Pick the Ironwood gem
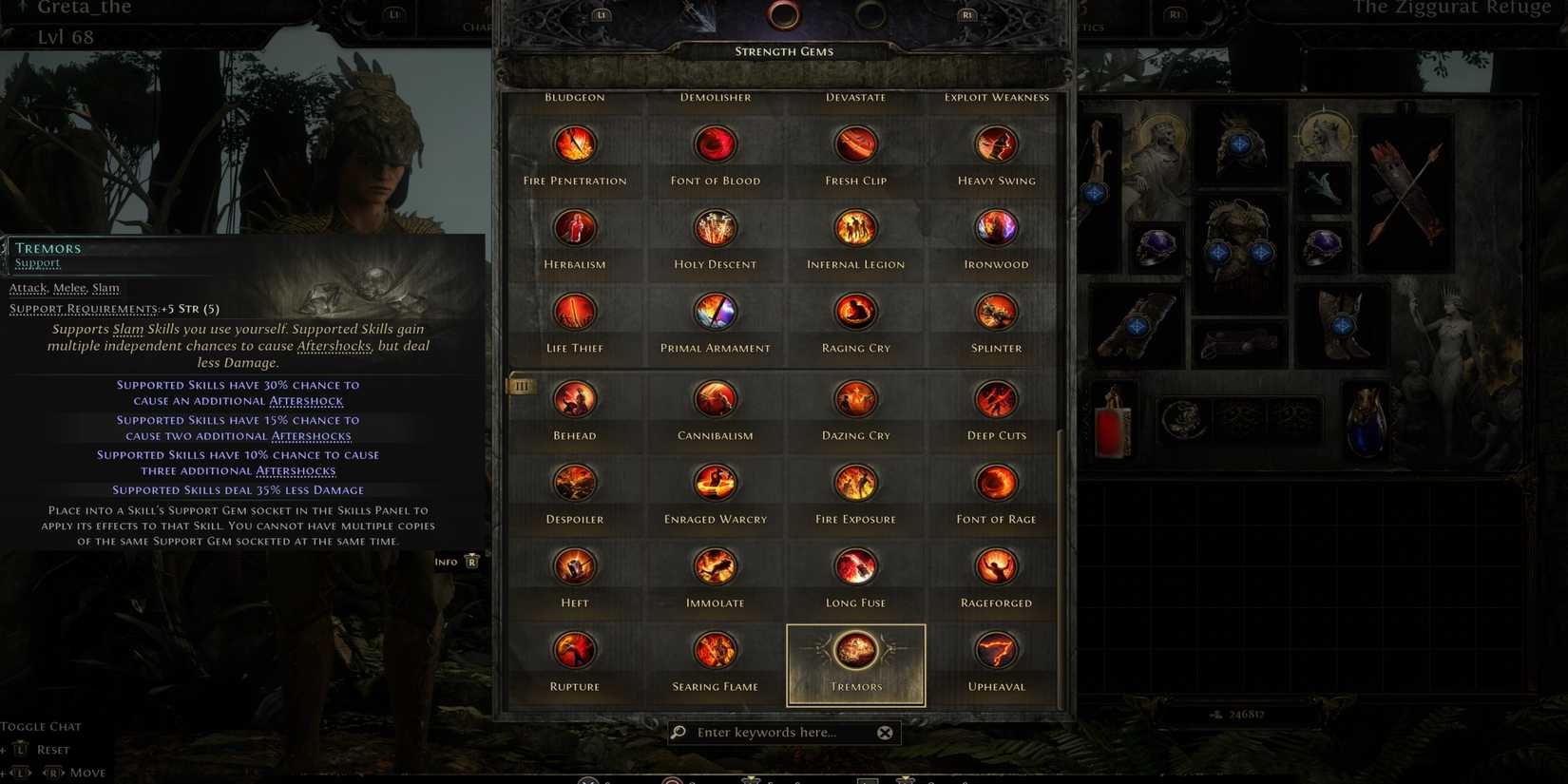Screen dimensions: 1568x784 point(995,227)
